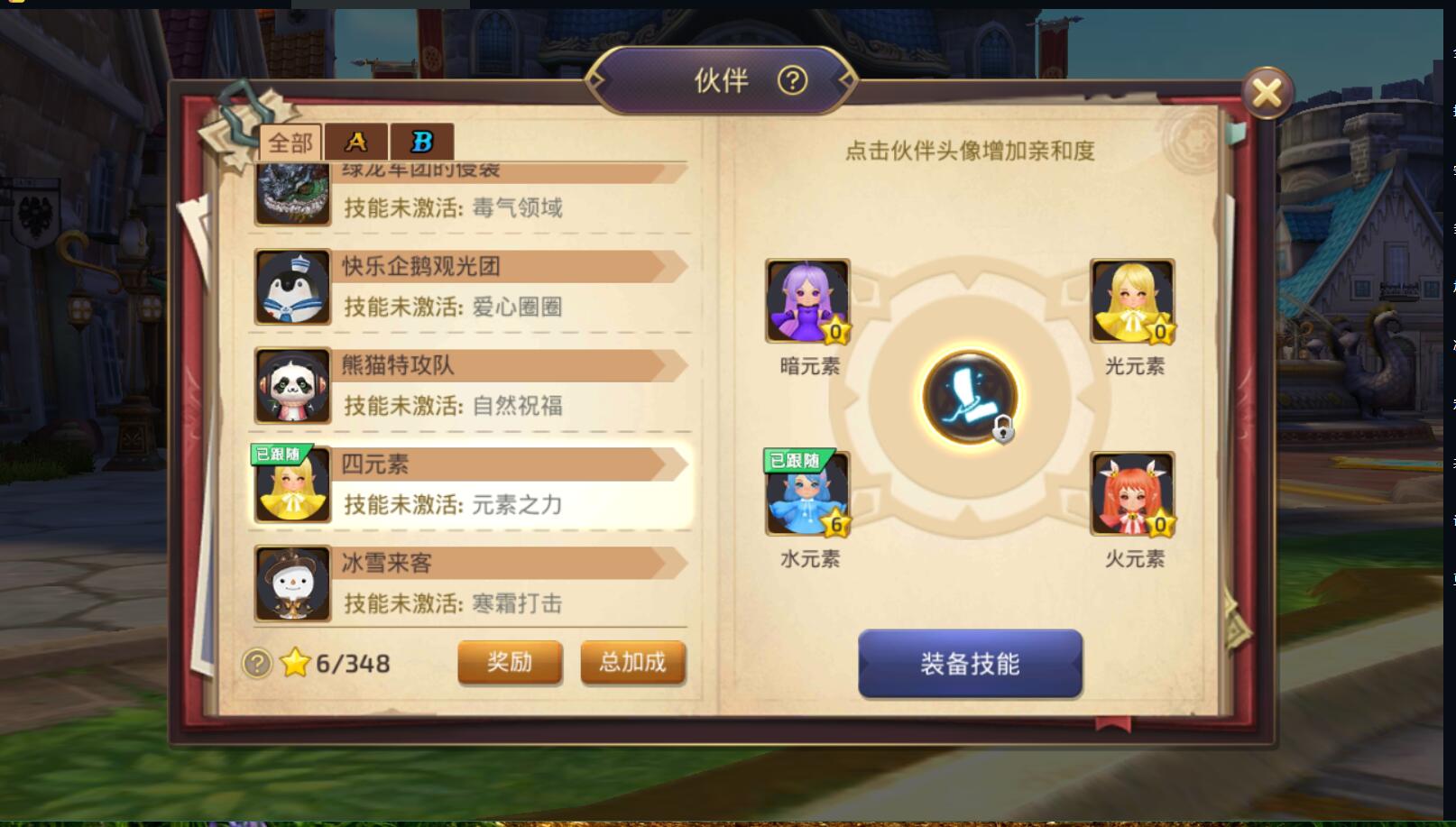Click the 总加成 button
The image size is (1456, 827).
(x=632, y=663)
